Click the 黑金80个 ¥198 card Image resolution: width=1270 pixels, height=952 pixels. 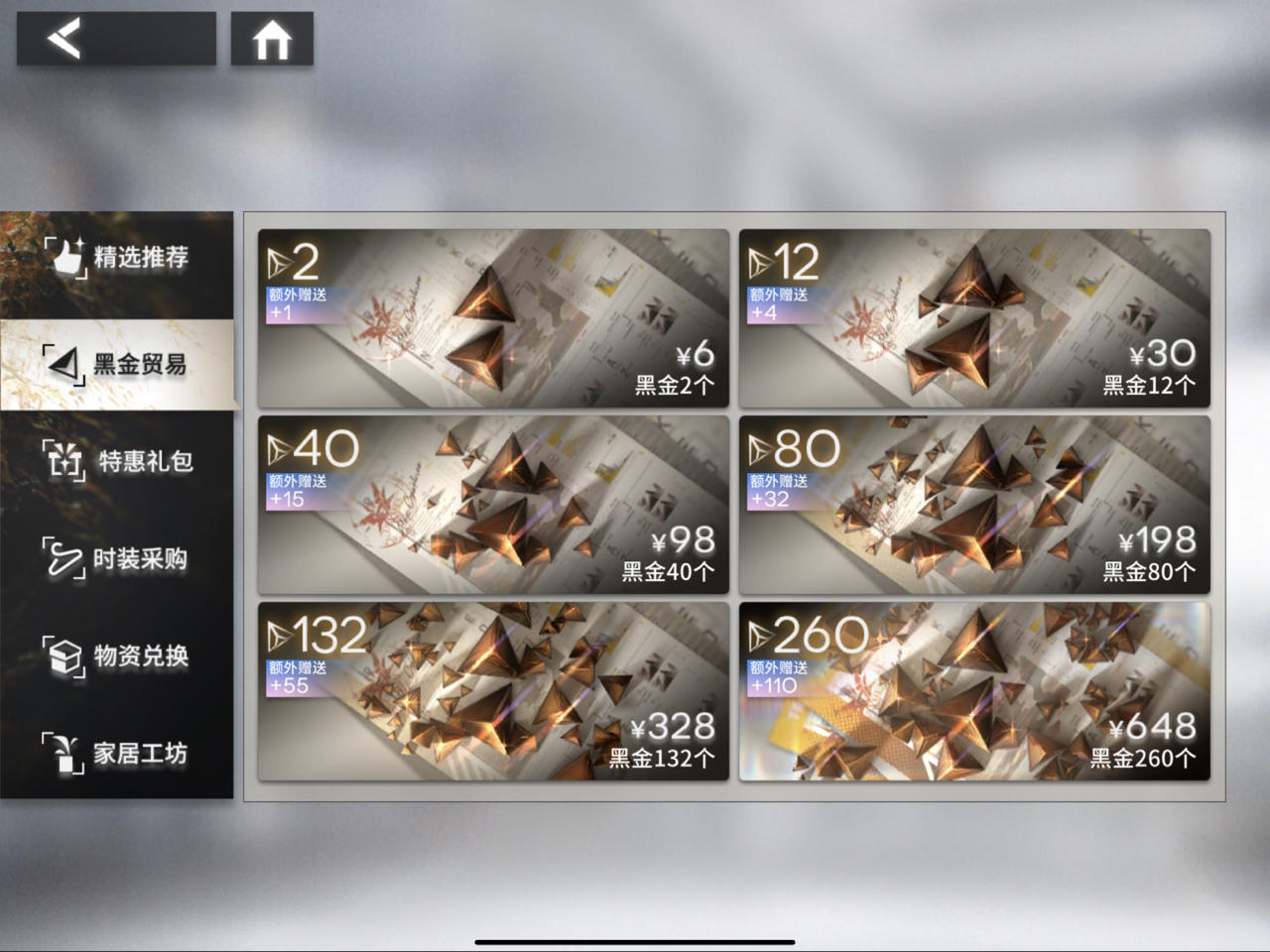click(975, 506)
